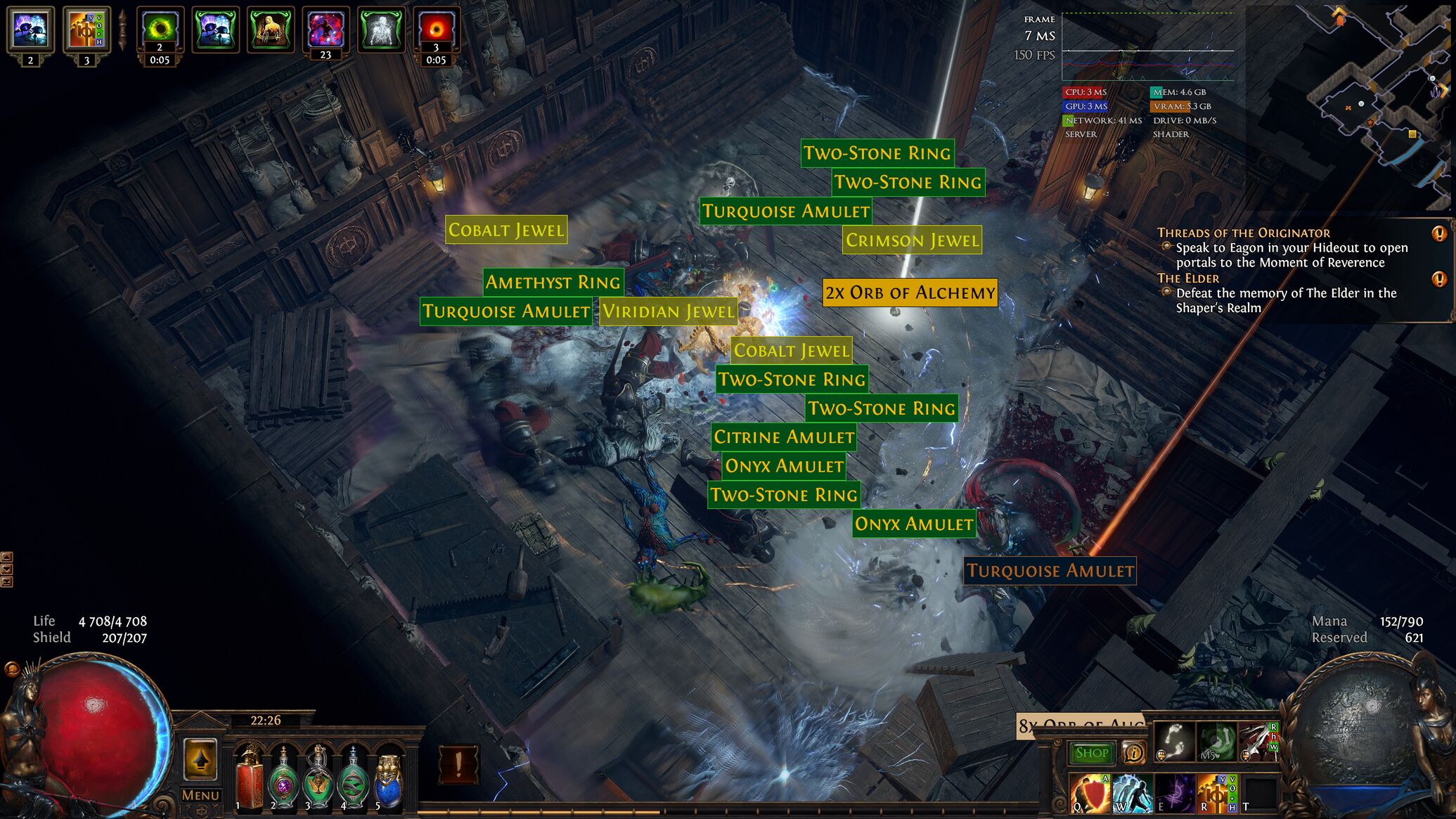Select the footprints move skill slot
Image resolution: width=1456 pixels, height=819 pixels.
[1175, 742]
